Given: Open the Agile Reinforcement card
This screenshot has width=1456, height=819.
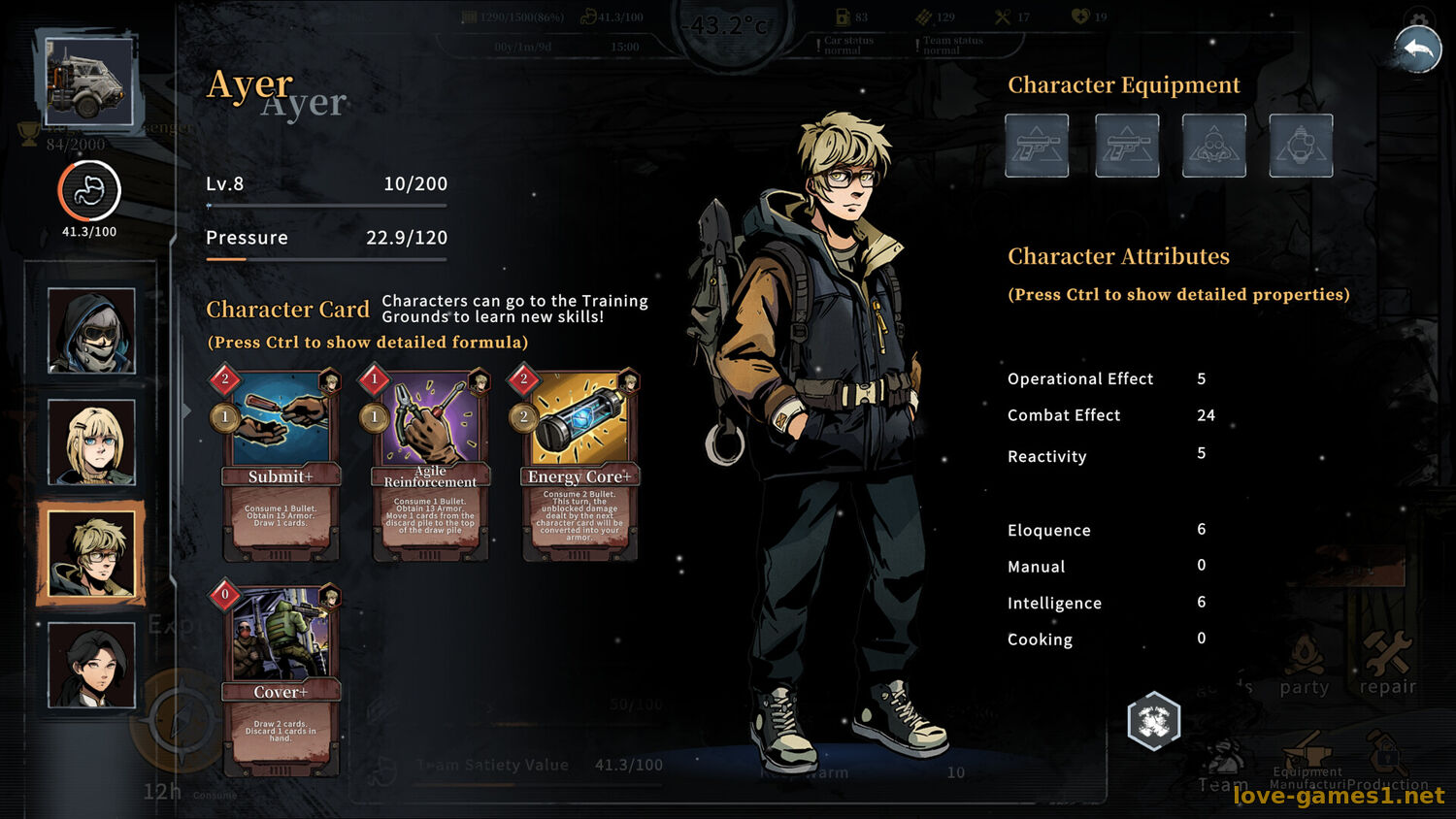Looking at the screenshot, I should (430, 466).
